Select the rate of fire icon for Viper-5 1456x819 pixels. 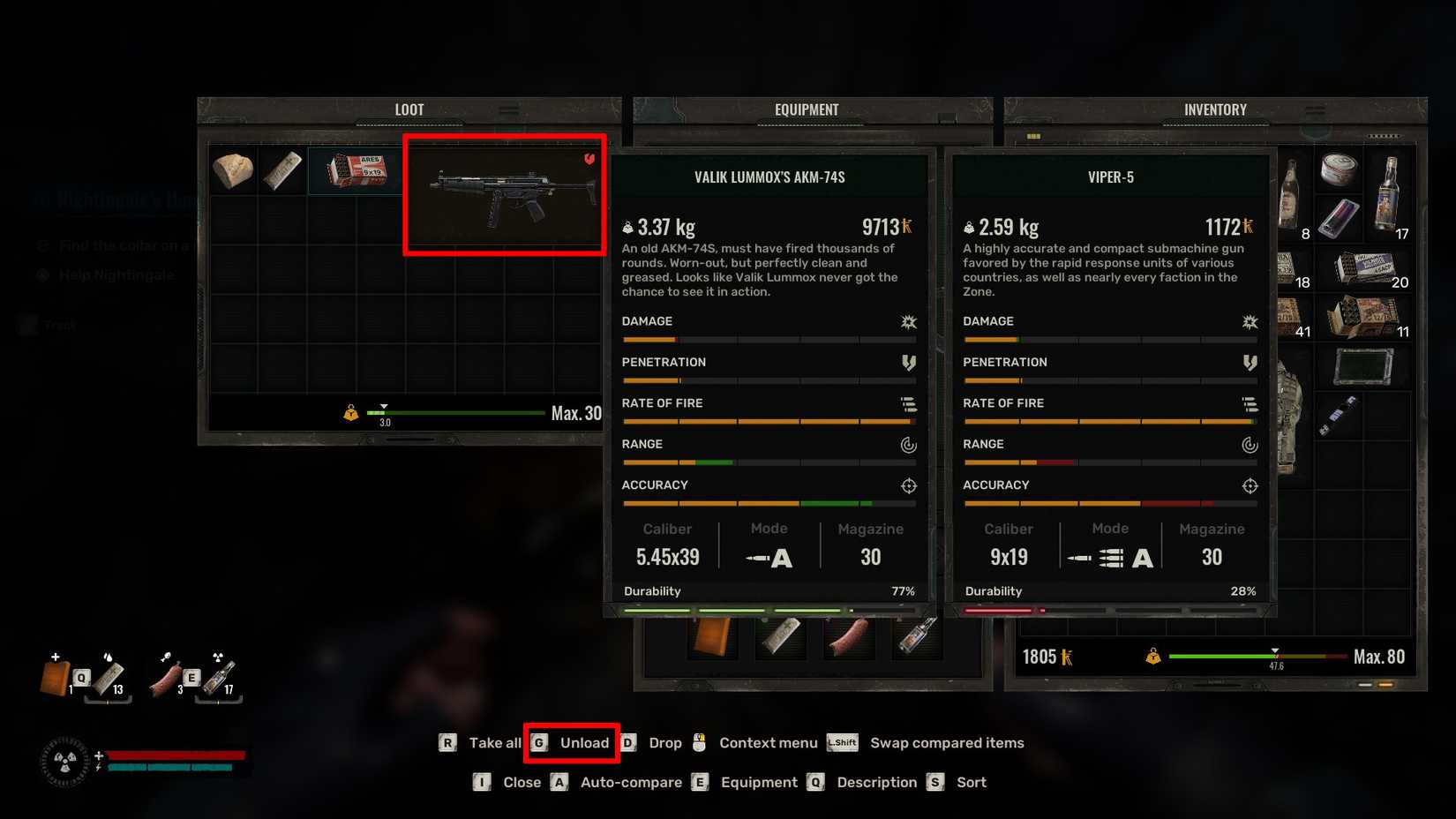(x=1250, y=403)
